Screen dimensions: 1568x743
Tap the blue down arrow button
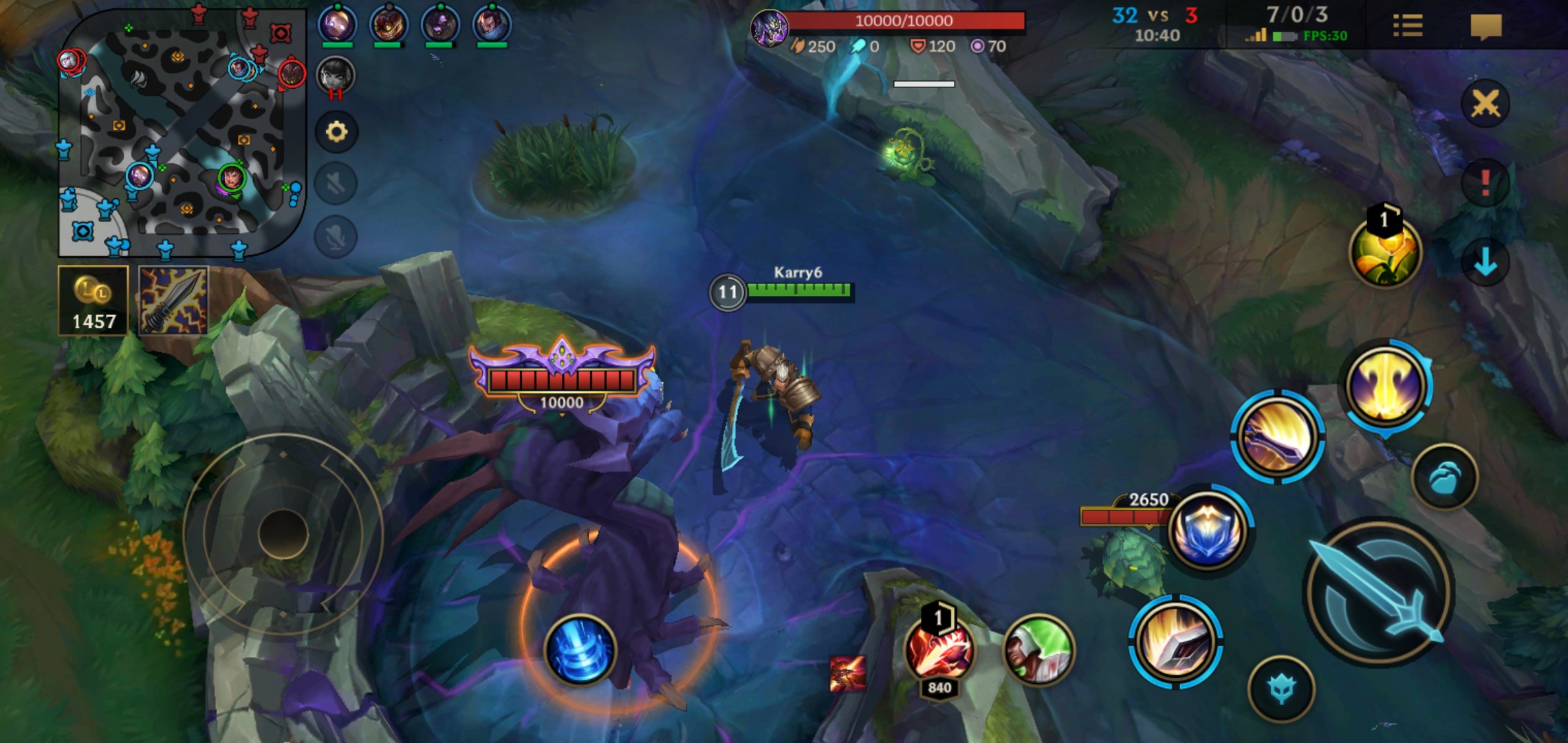point(1485,261)
